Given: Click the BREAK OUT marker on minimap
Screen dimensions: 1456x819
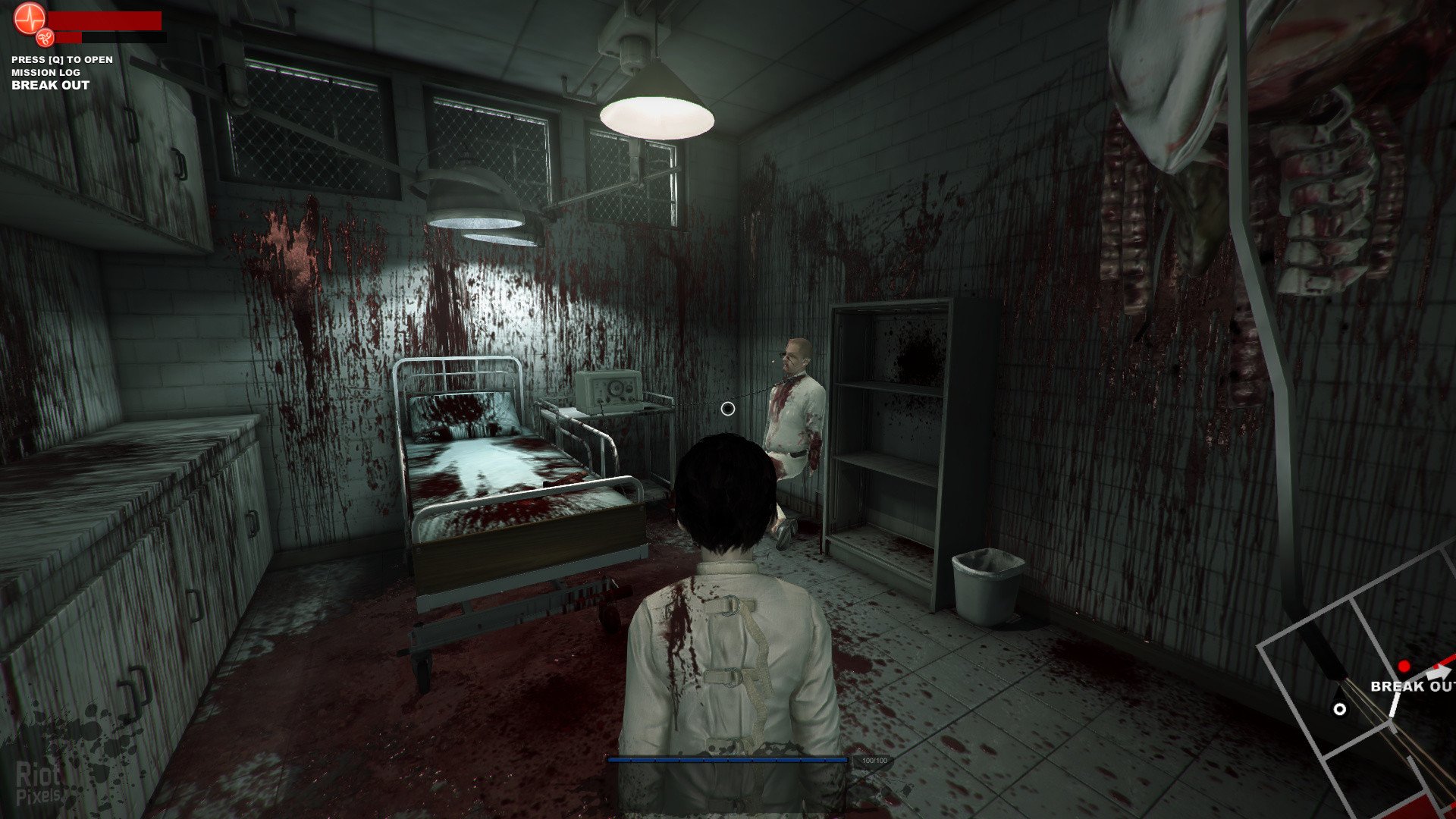Looking at the screenshot, I should [1412, 686].
